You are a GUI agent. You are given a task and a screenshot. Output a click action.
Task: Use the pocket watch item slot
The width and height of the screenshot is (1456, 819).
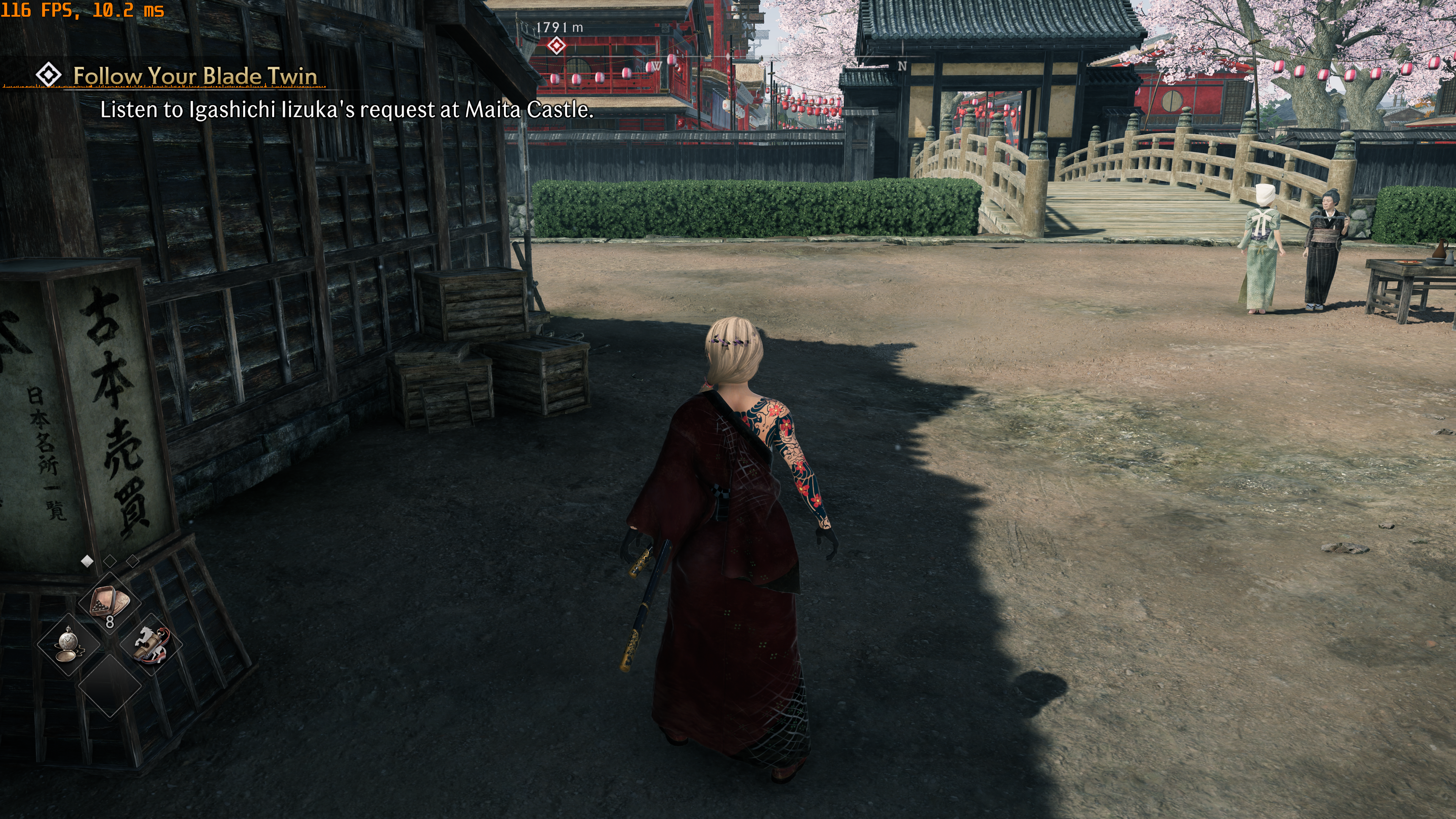point(69,644)
